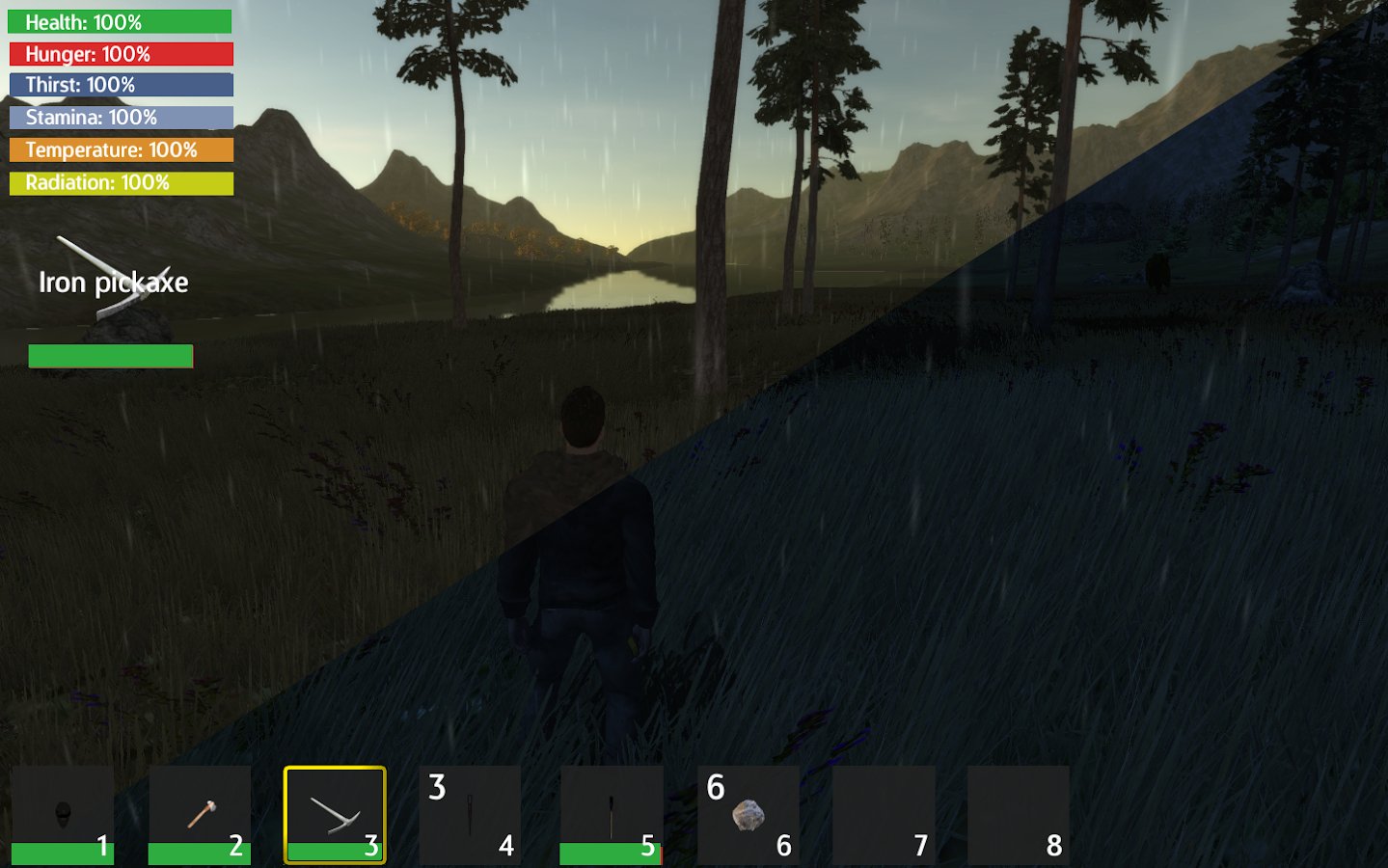The width and height of the screenshot is (1388, 868).
Task: Select the spear-like tool in slot 5
Action: (612, 815)
